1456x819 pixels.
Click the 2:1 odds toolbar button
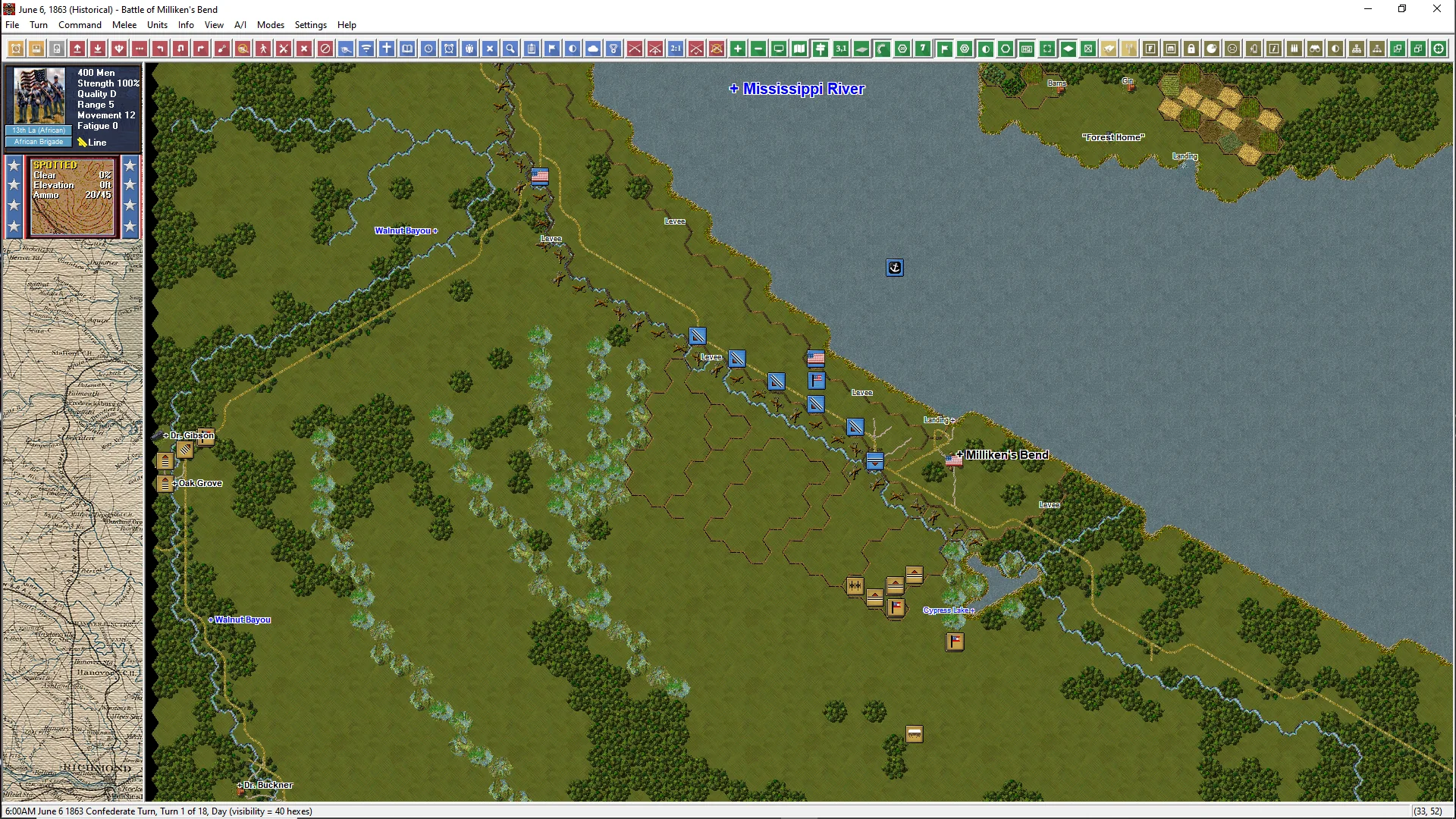pos(676,49)
